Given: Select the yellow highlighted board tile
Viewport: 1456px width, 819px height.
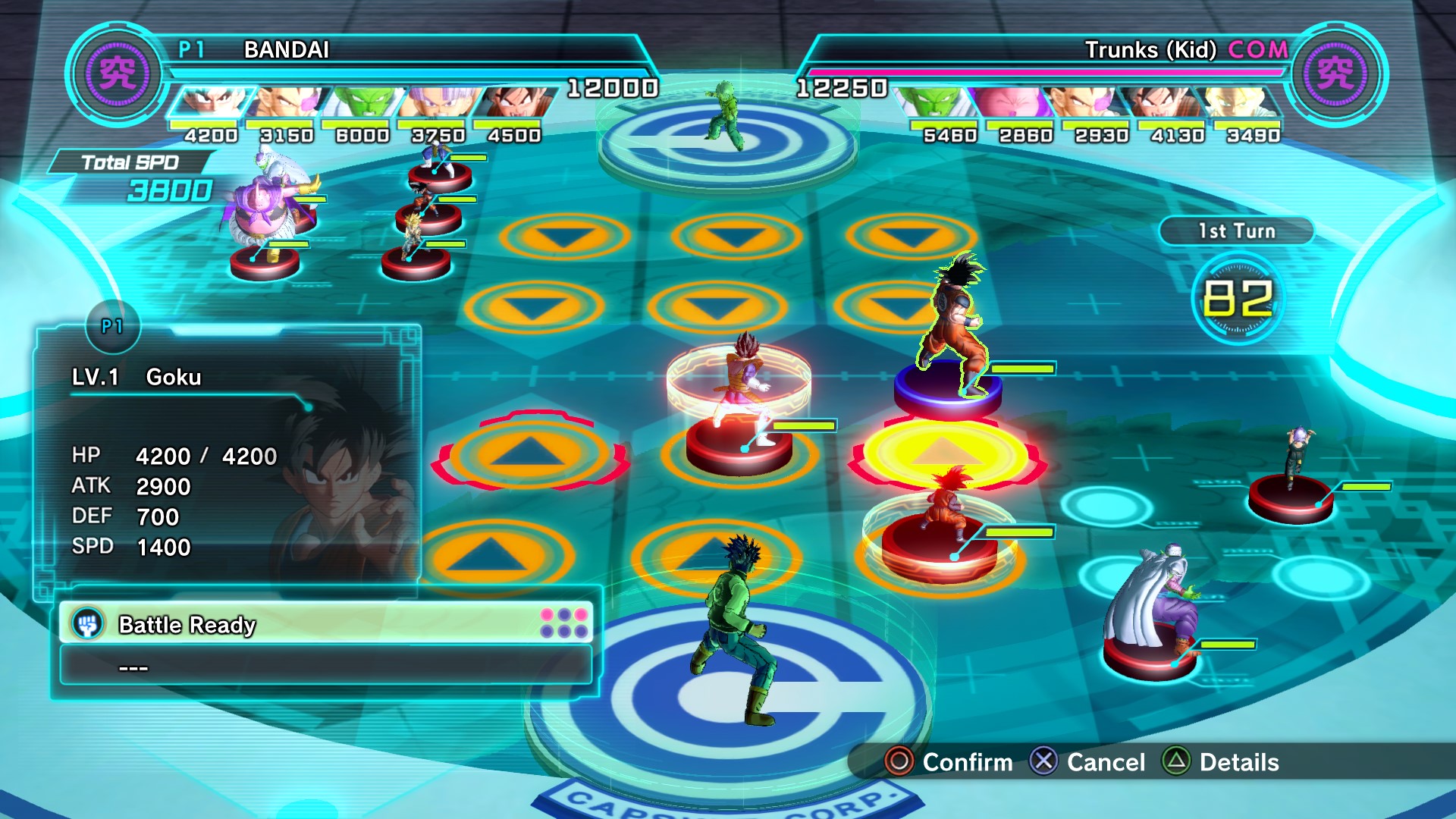Looking at the screenshot, I should pos(944,453).
